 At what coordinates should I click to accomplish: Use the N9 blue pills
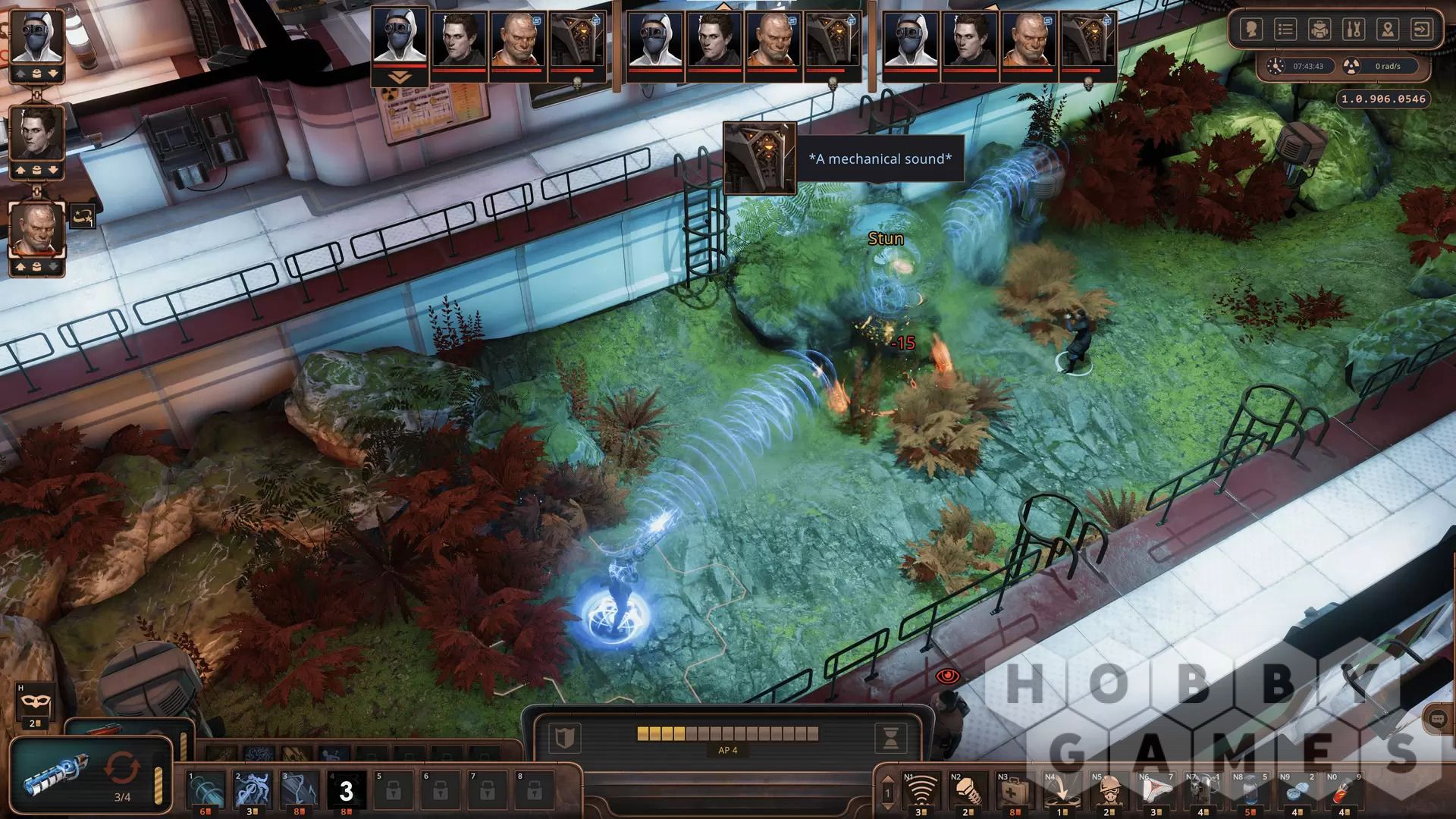1297,792
